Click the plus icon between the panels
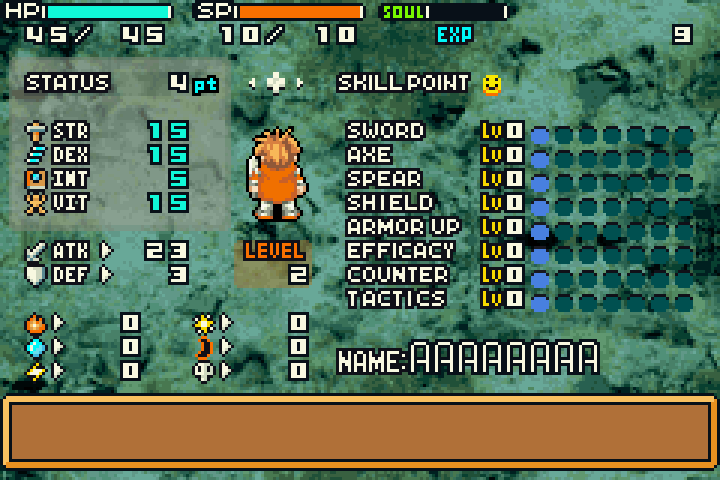 (276, 83)
